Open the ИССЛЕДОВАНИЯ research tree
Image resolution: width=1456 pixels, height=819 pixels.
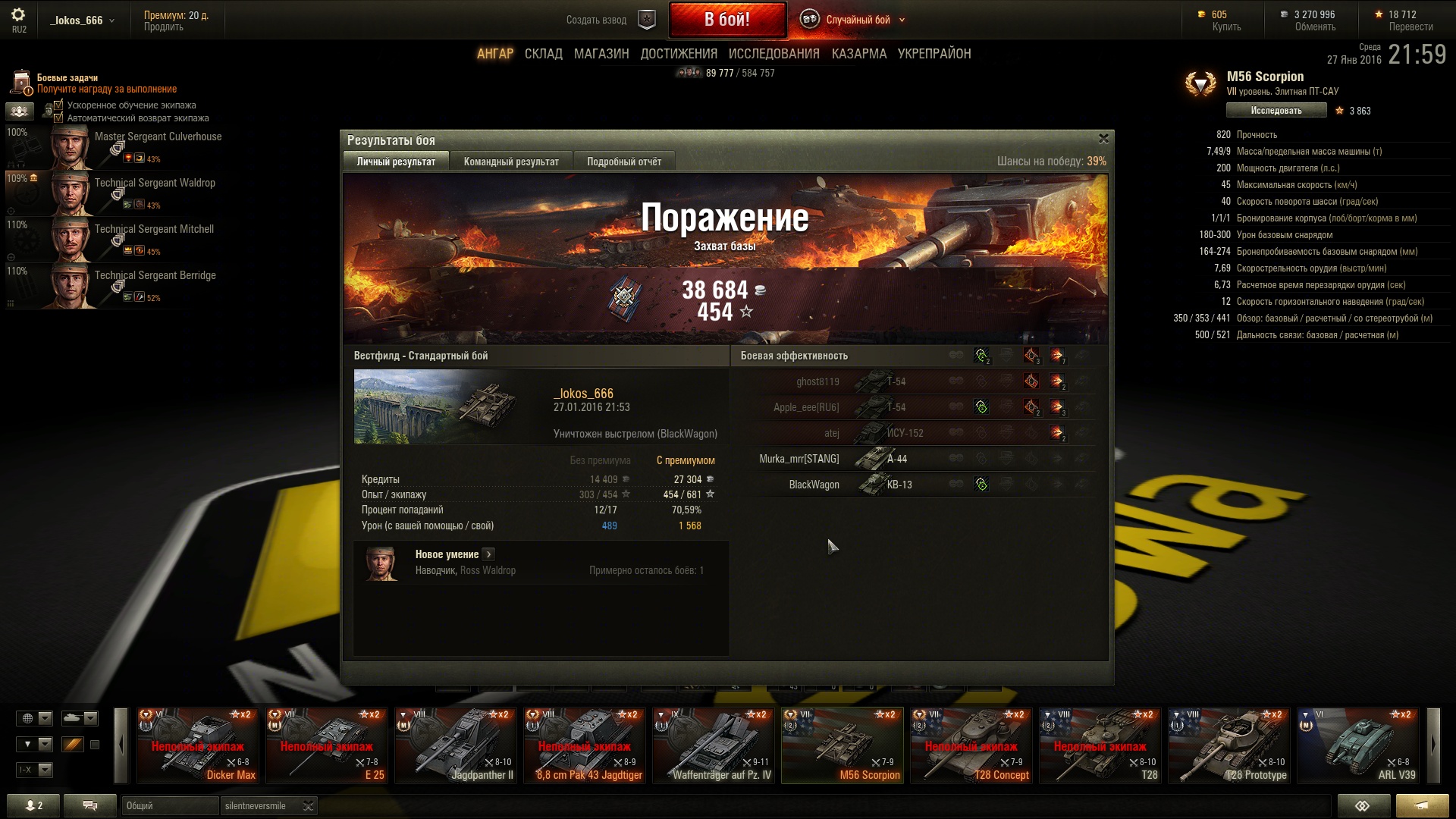point(773,54)
